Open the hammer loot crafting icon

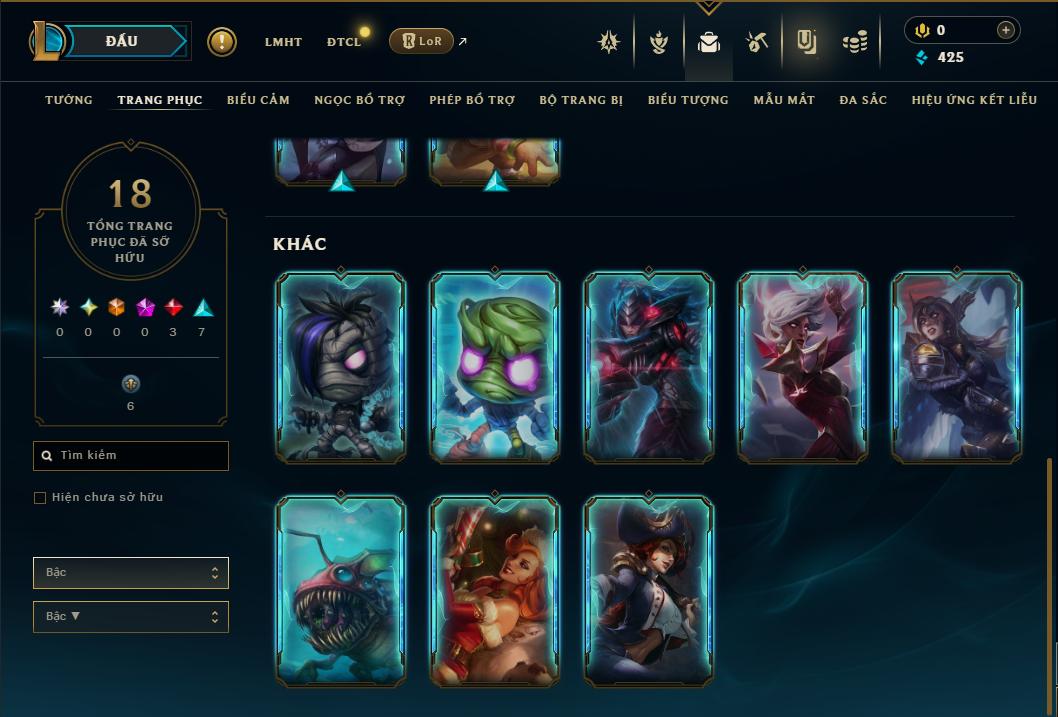pos(756,42)
